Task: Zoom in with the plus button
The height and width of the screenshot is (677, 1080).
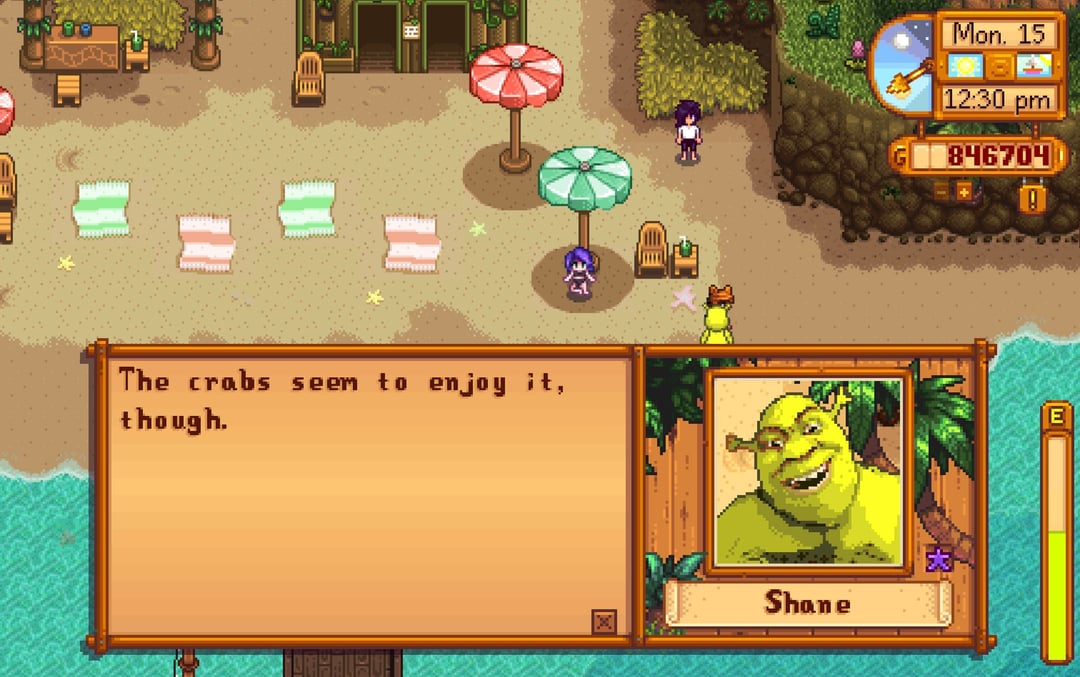Action: (x=964, y=191)
